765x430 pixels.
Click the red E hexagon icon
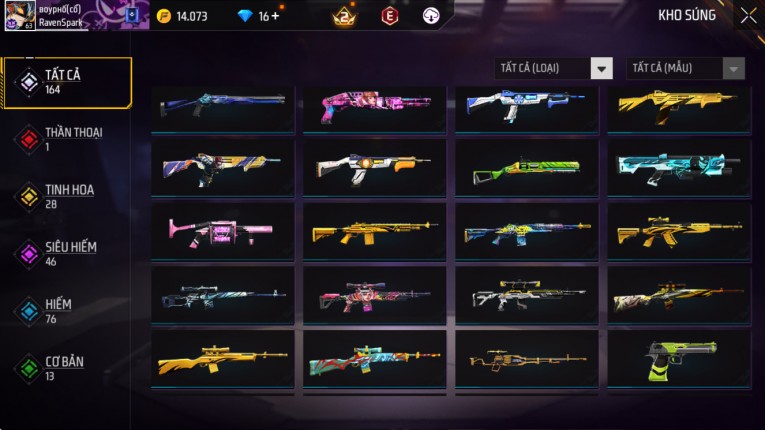pos(390,16)
